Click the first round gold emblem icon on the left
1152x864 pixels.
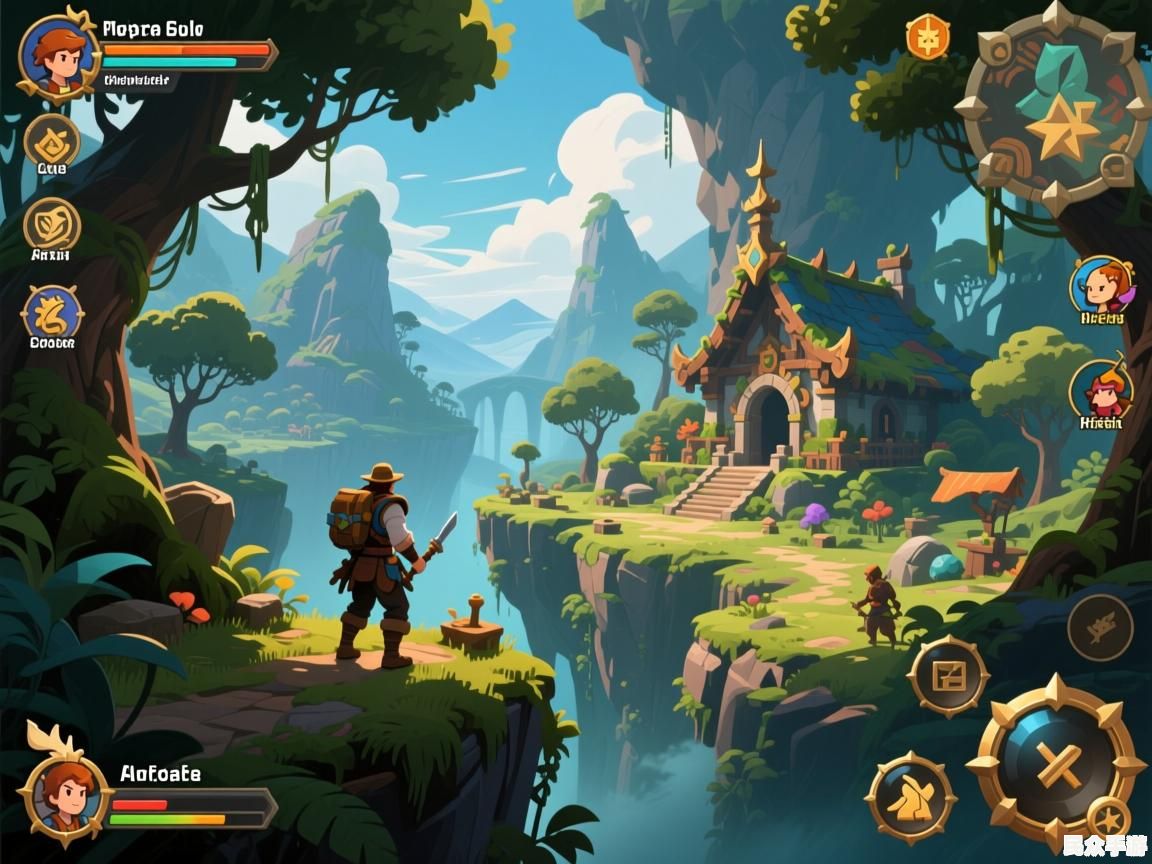tap(52, 141)
